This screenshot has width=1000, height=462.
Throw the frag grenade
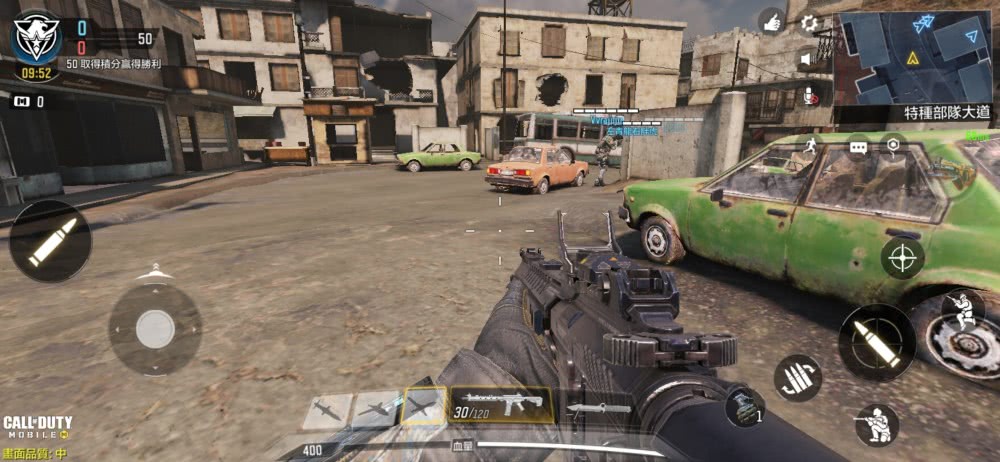pyautogui.click(x=744, y=406)
